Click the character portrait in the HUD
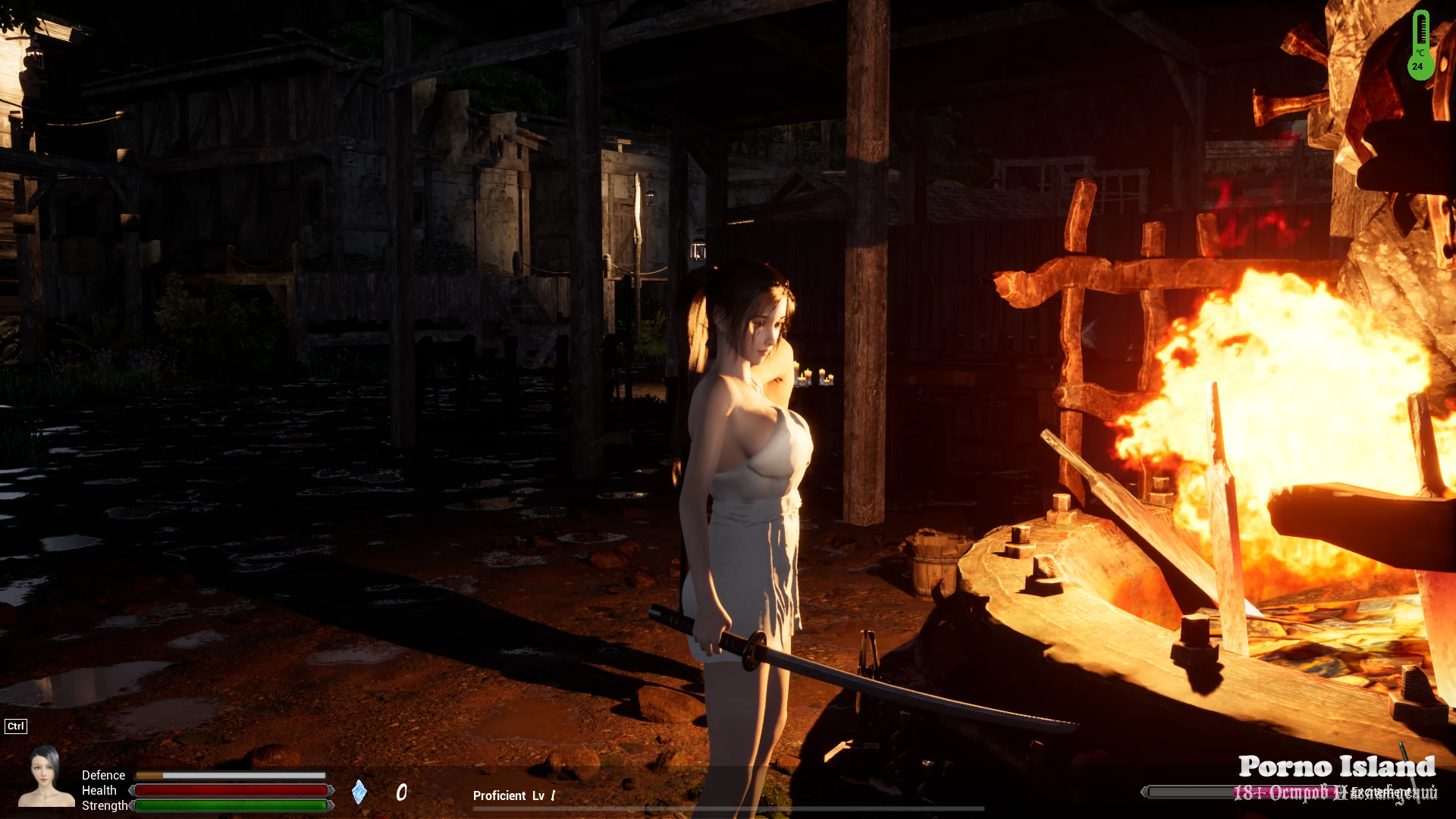This screenshot has width=1456, height=819. pos(45,775)
